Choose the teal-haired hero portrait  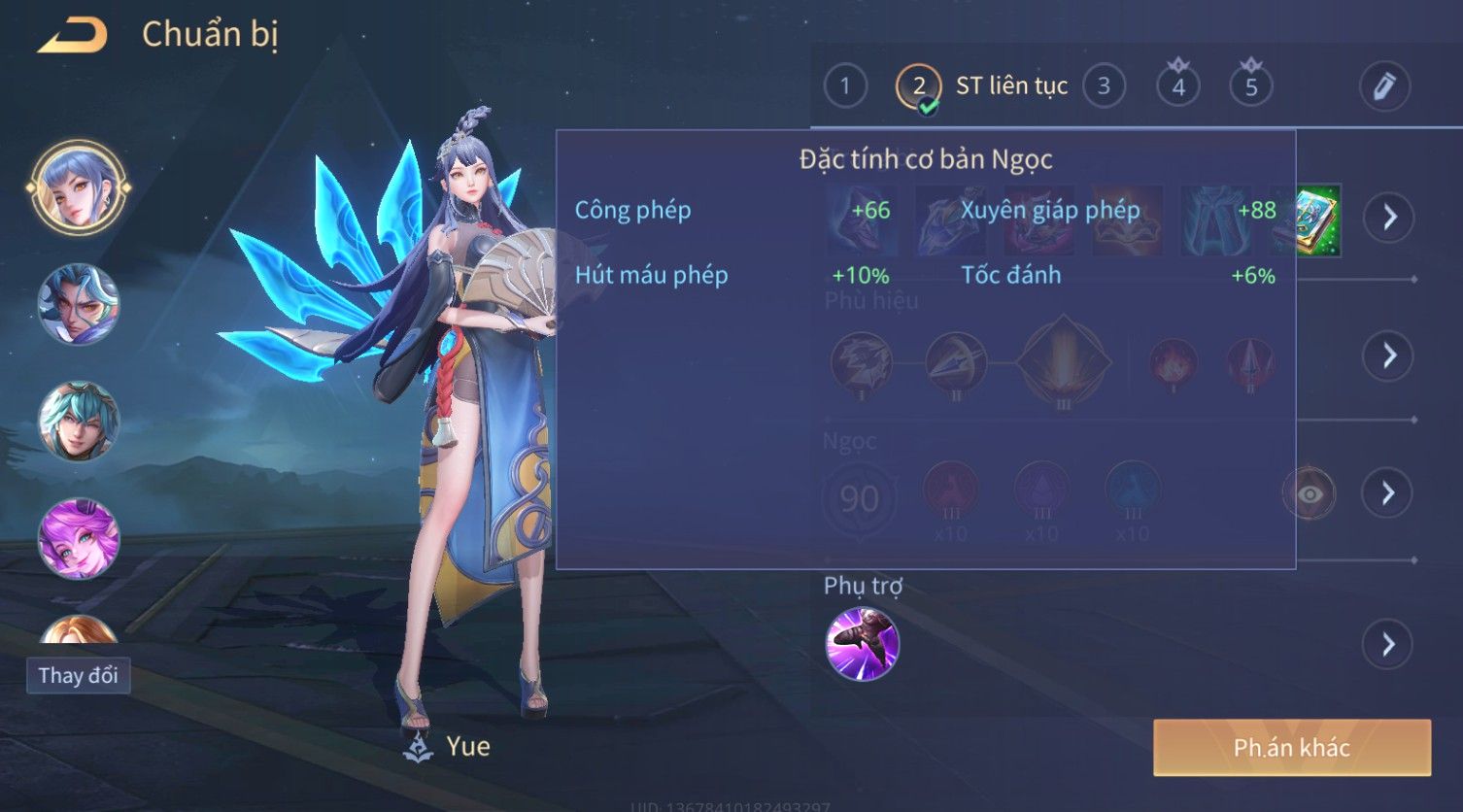pos(78,421)
